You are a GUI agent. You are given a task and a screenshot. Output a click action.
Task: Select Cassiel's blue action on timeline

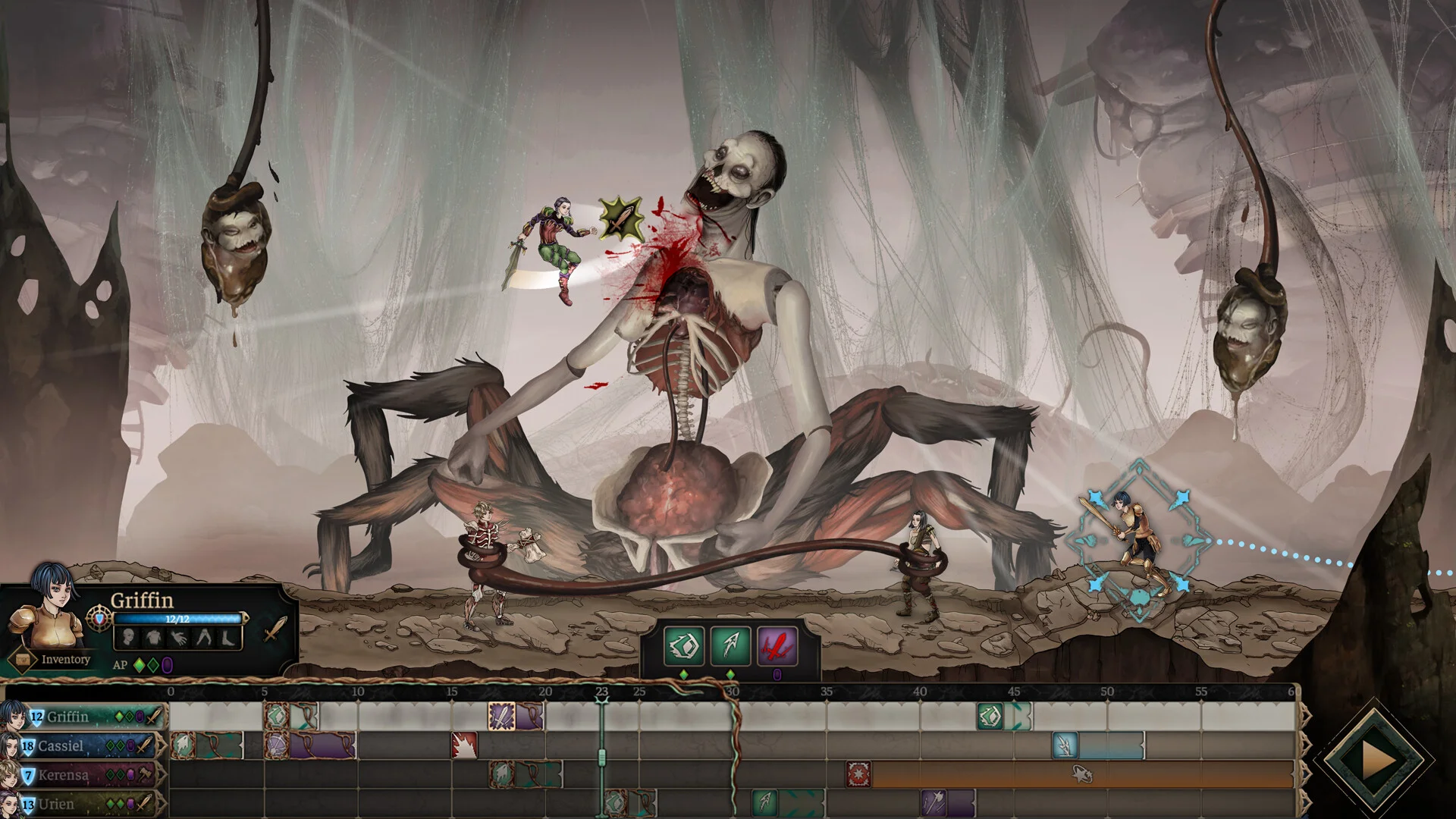pos(1065,745)
